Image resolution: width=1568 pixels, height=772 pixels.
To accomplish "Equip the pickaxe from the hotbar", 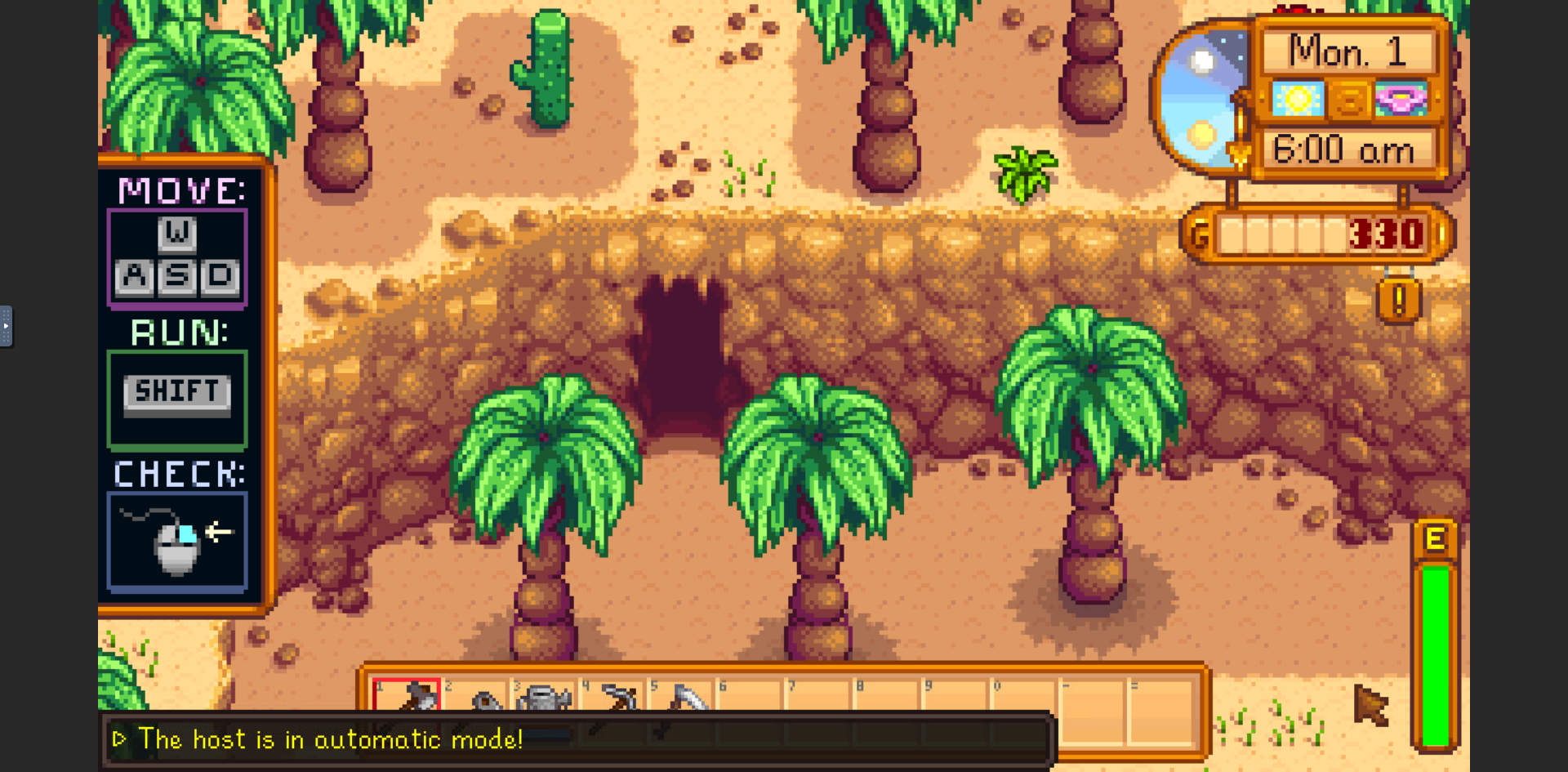I will 613,697.
